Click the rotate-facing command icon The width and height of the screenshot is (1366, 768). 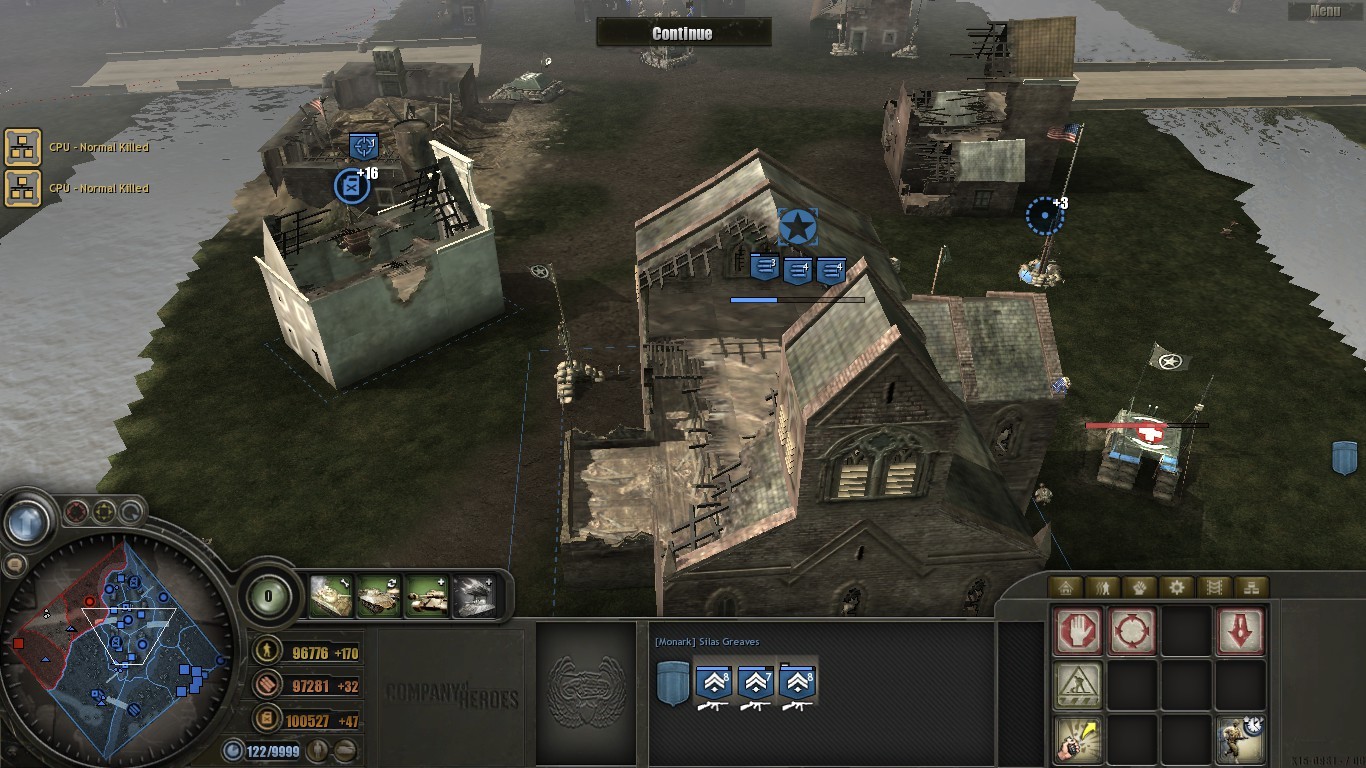tap(1133, 633)
